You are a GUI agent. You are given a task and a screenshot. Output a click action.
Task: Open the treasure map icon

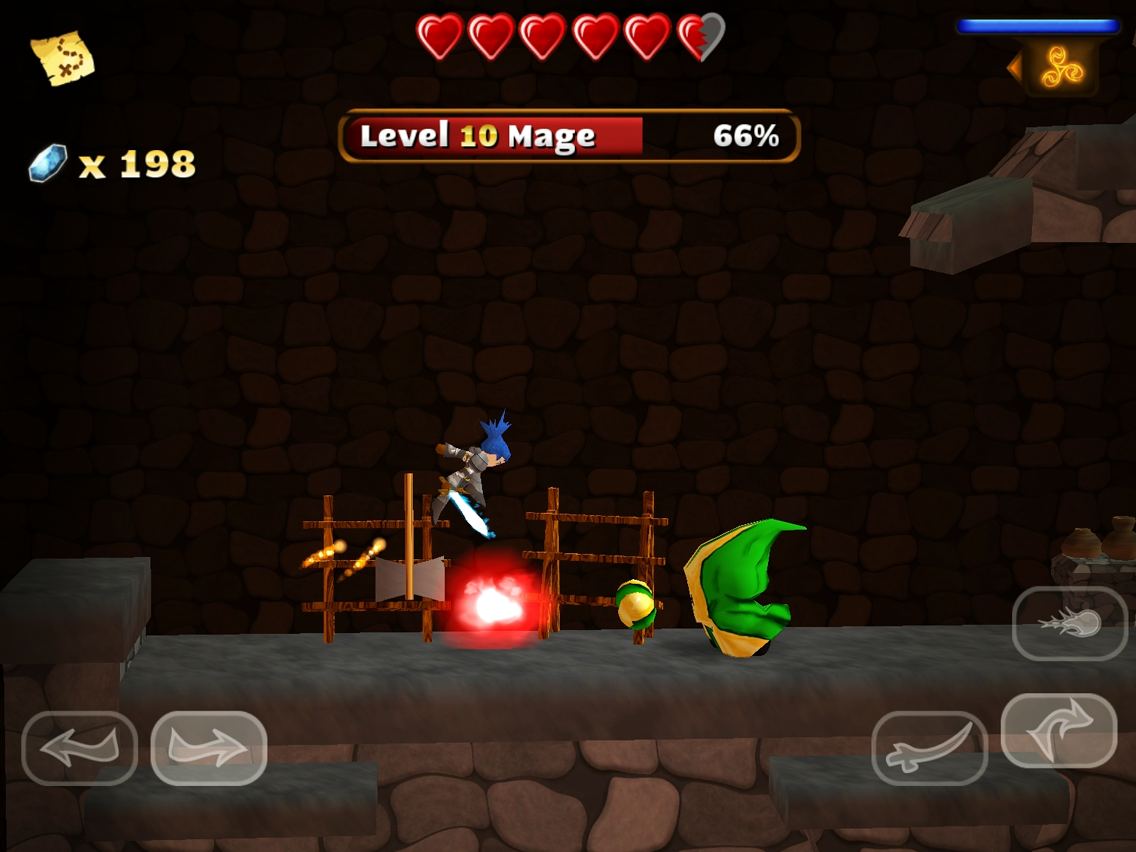pos(62,57)
